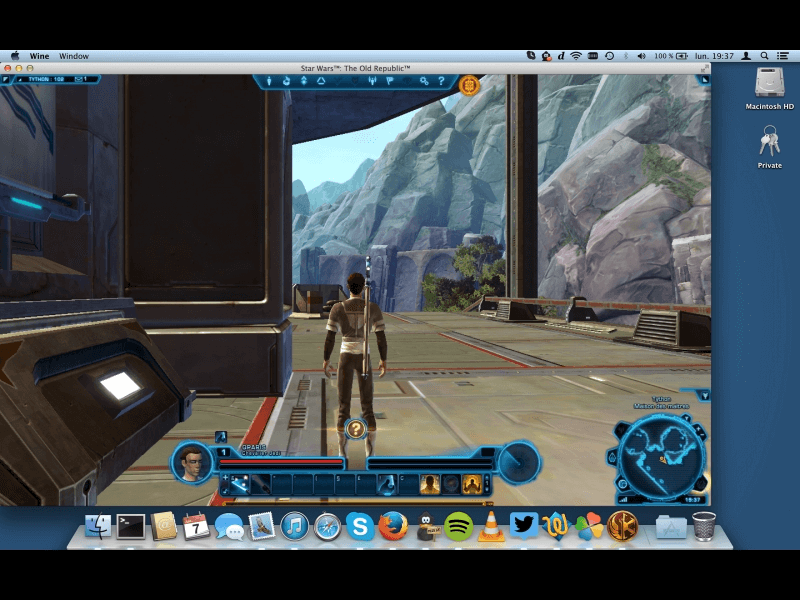This screenshot has height=600, width=800.
Task: Open Firefox from the macOS dock
Action: 393,526
